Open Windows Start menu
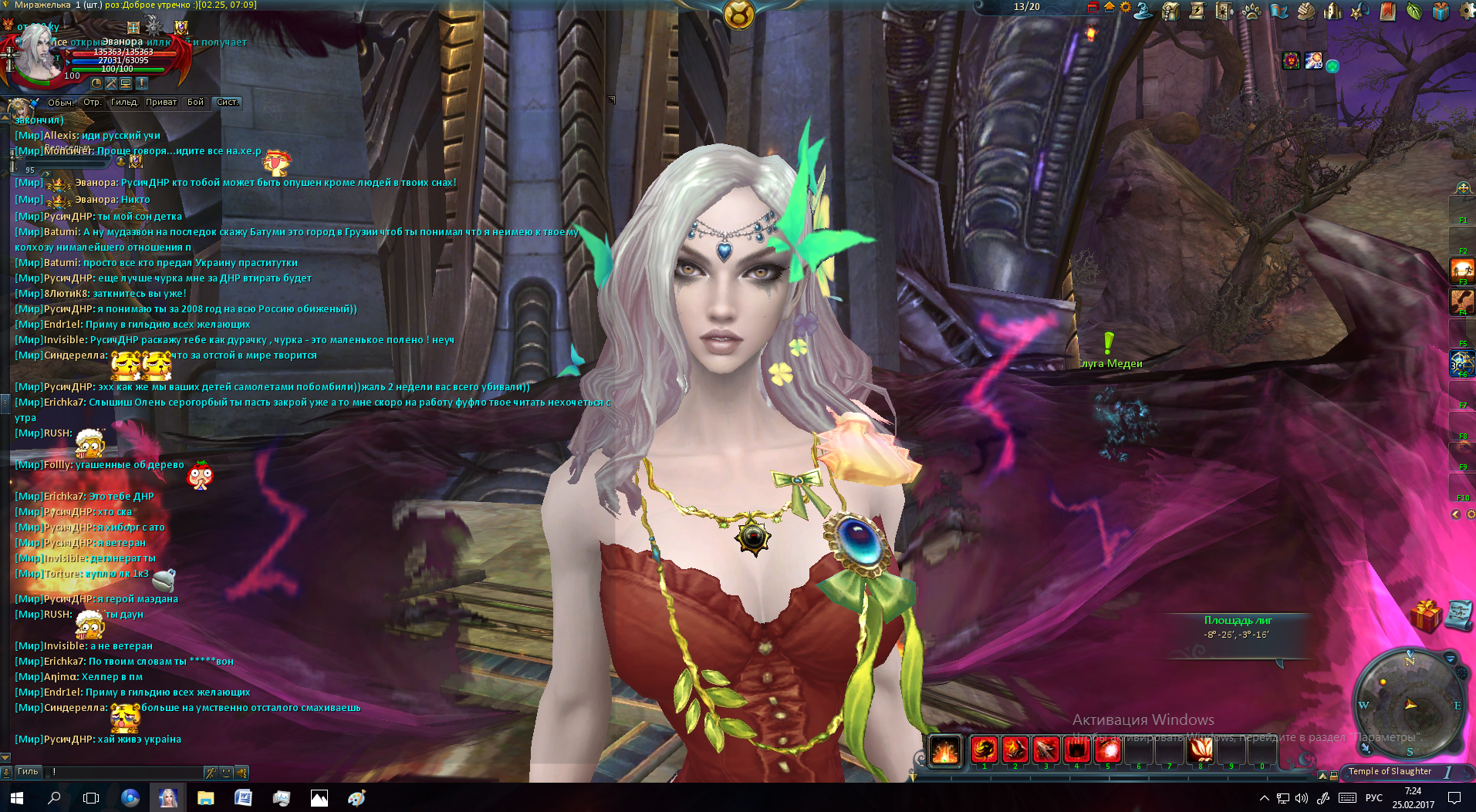Screen dimensions: 1476x812 16,798
